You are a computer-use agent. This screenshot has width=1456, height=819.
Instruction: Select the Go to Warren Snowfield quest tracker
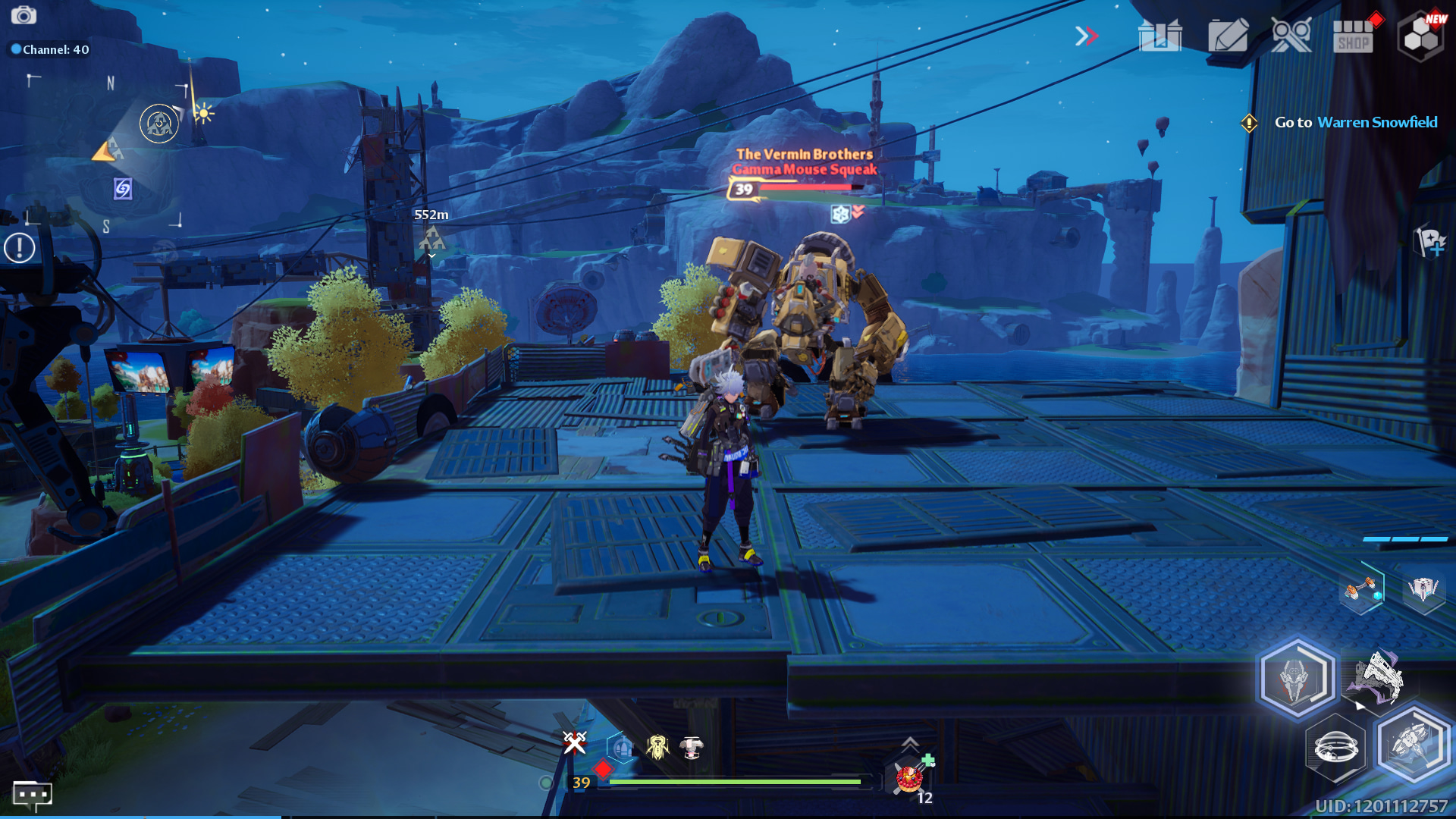(x=1355, y=122)
